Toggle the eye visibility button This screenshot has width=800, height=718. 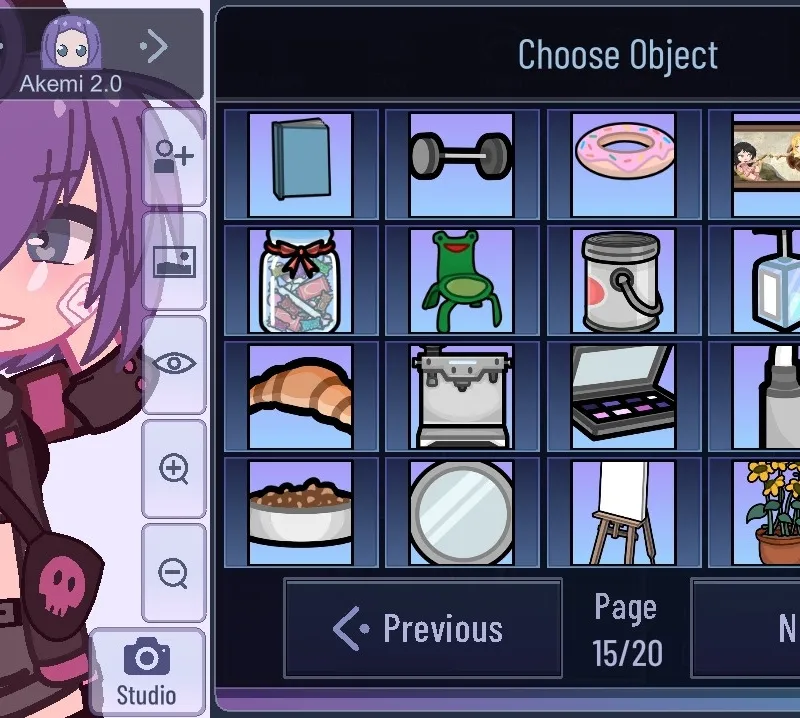point(174,364)
